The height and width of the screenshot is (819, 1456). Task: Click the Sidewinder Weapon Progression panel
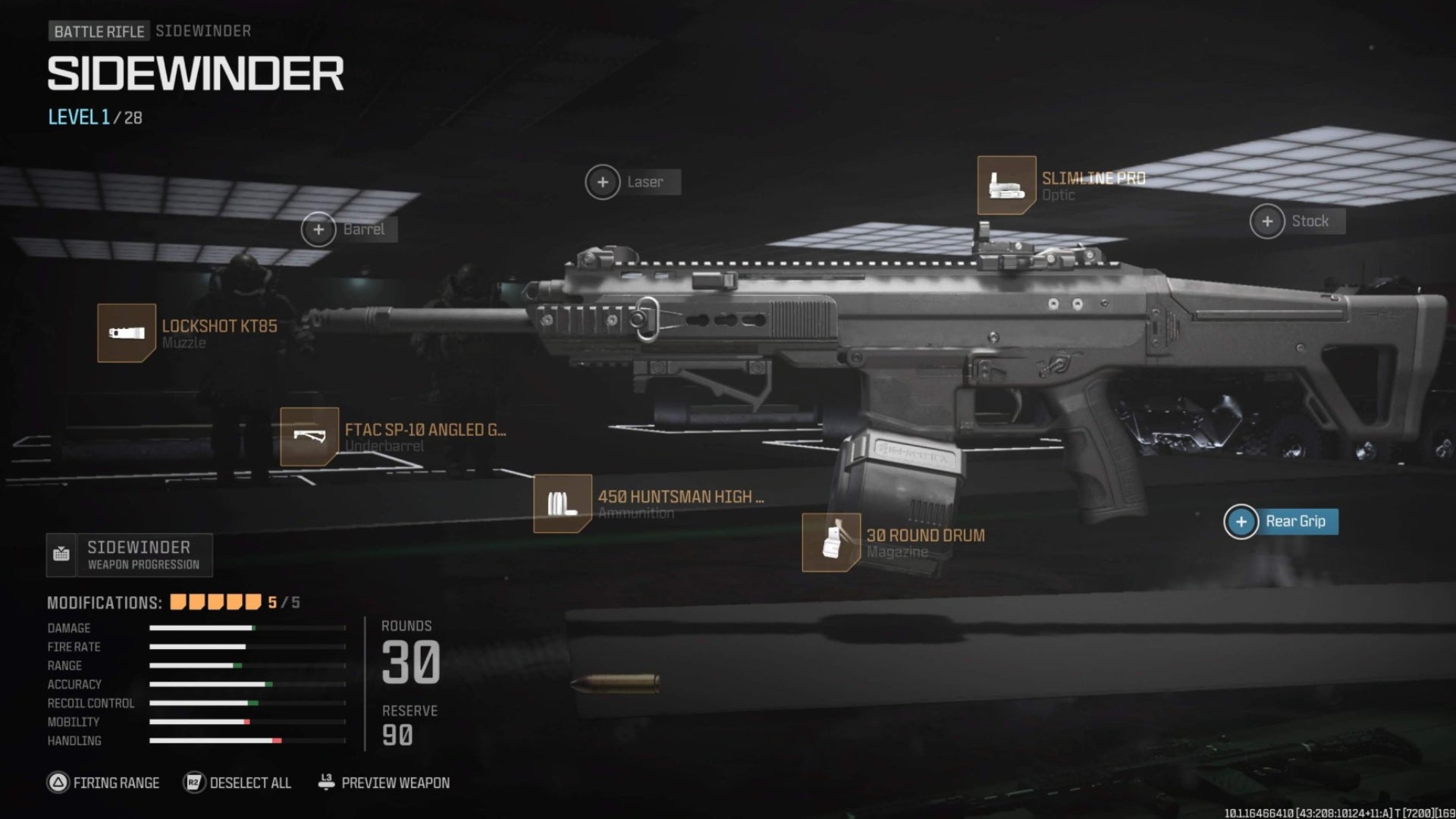click(x=129, y=554)
